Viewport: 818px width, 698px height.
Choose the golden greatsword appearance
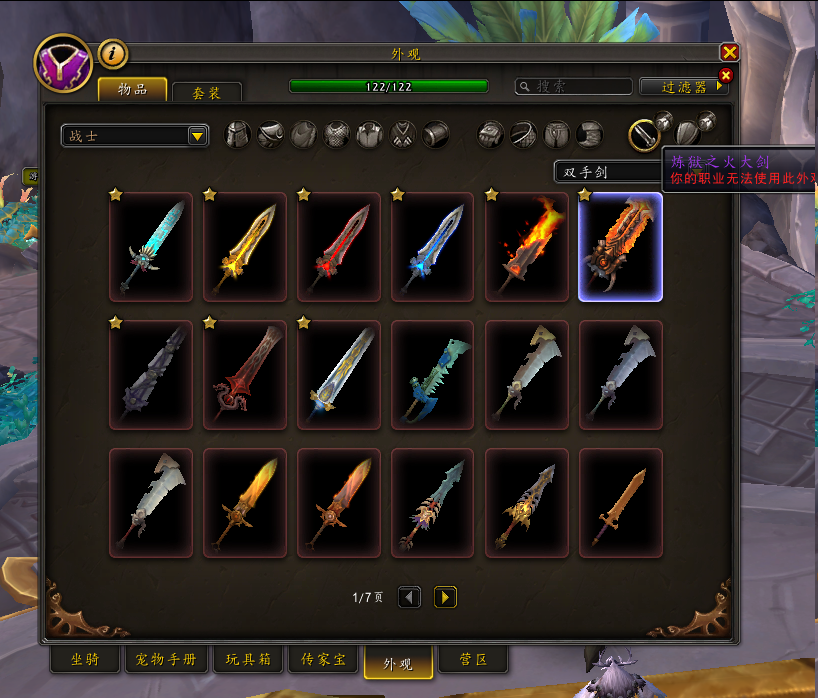[245, 247]
